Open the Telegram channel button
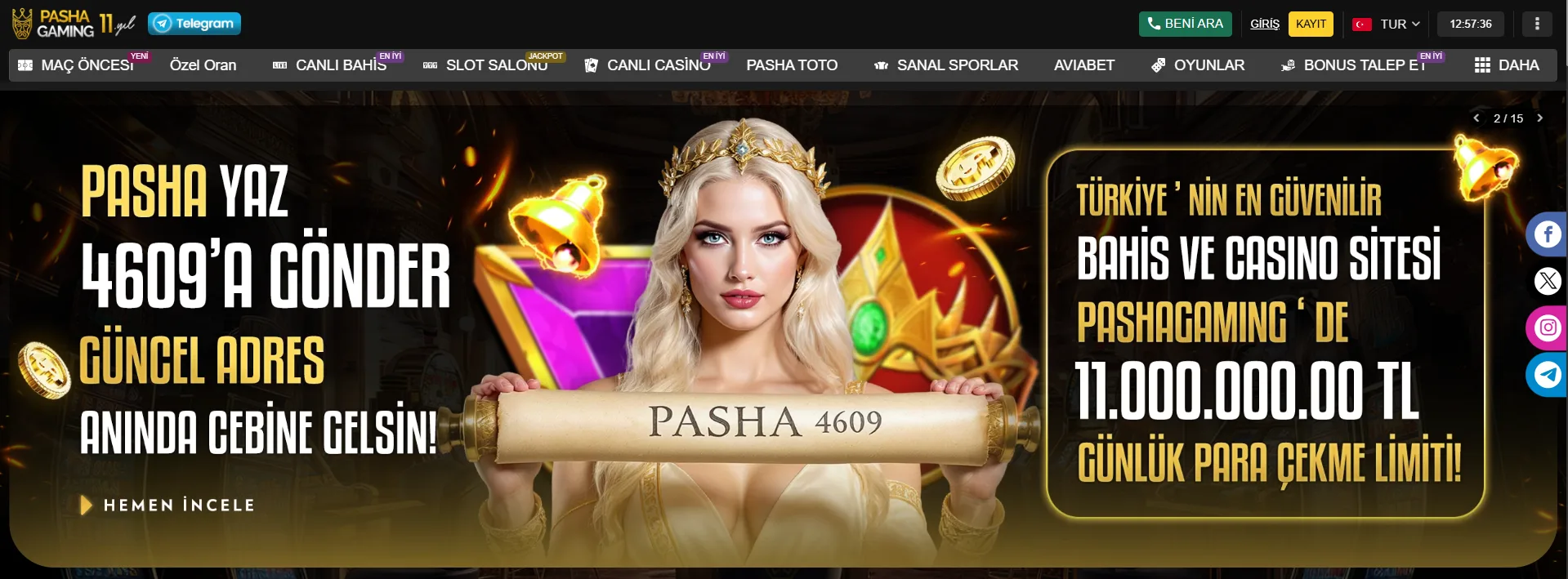This screenshot has height=579, width=1568. pos(194,24)
